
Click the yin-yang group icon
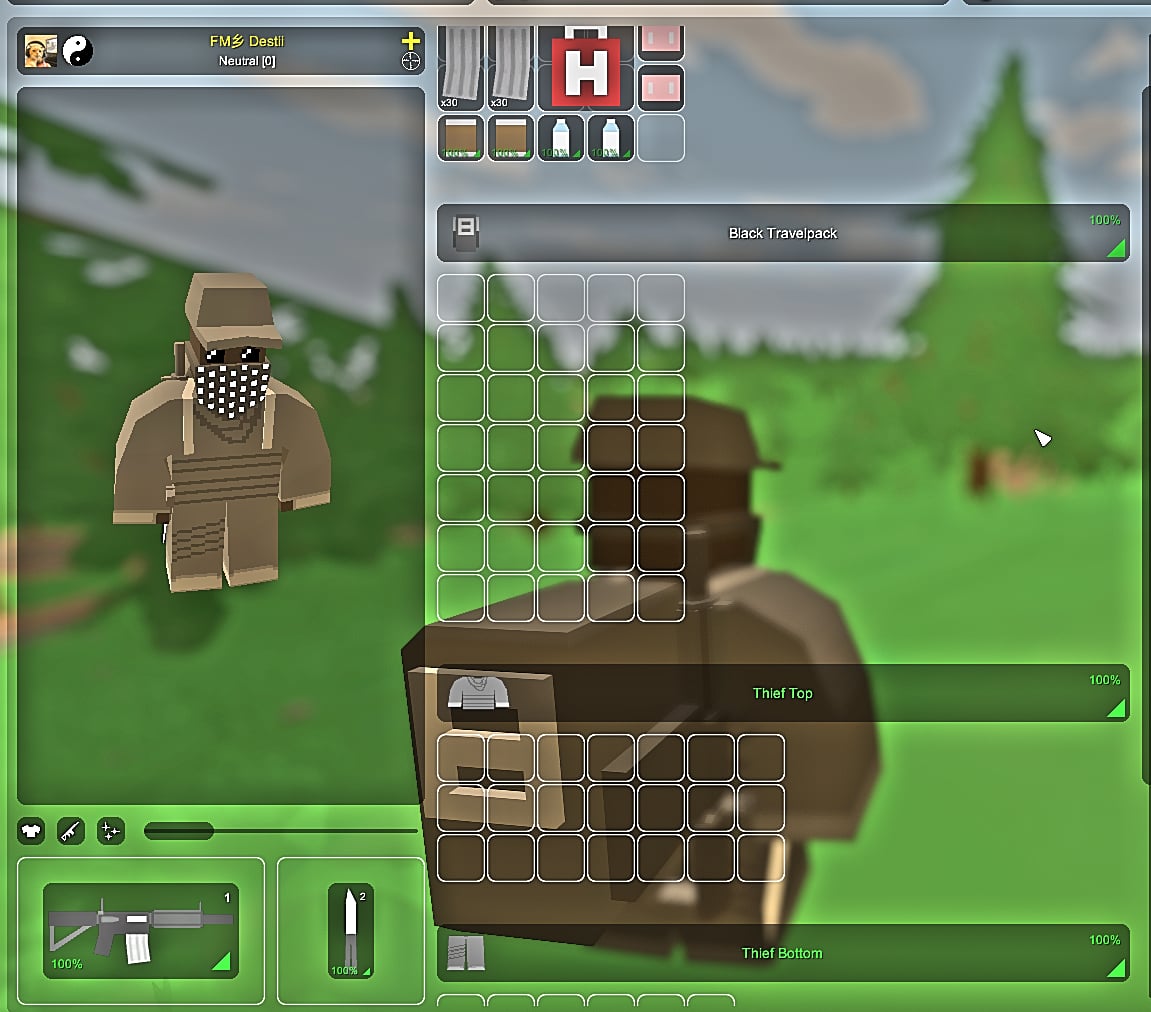click(78, 51)
